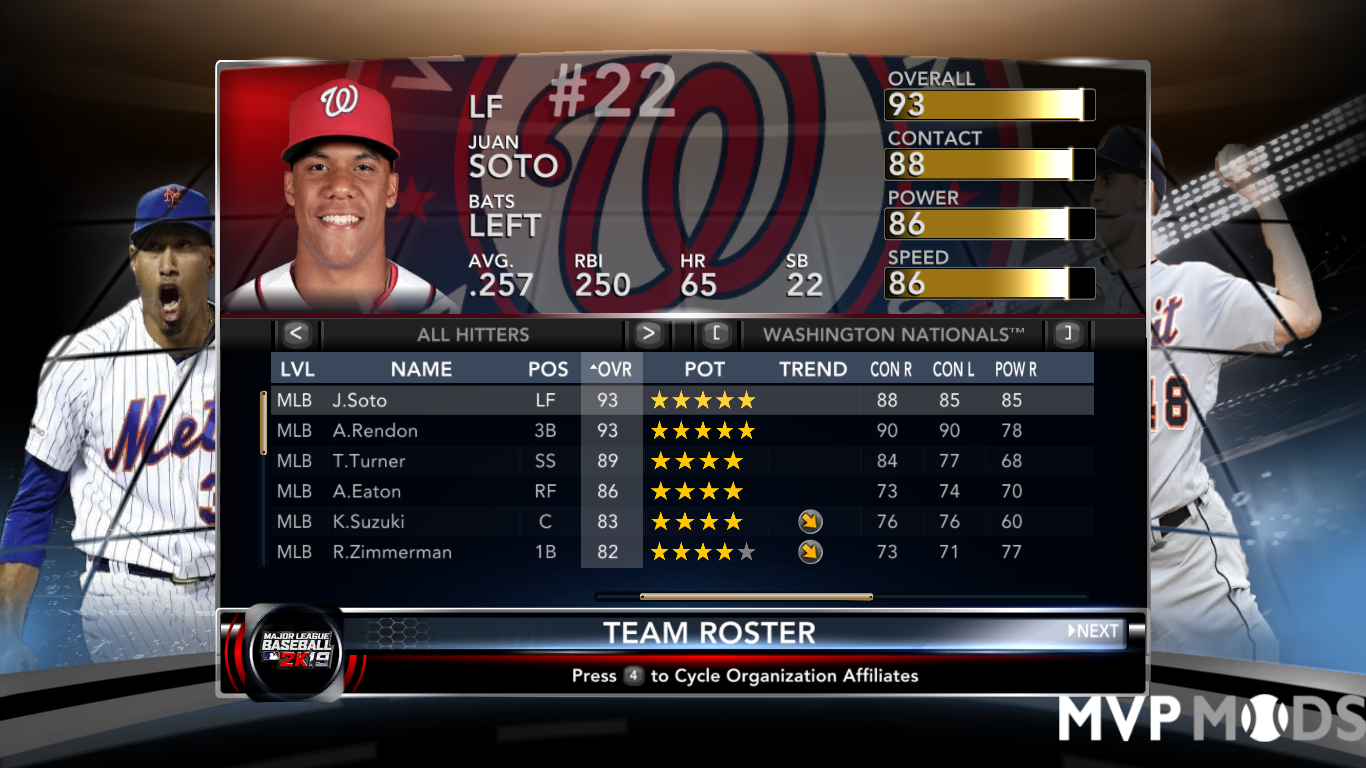Switch to next team with right bracket
Screen dimensions: 1366x768
1067,334
